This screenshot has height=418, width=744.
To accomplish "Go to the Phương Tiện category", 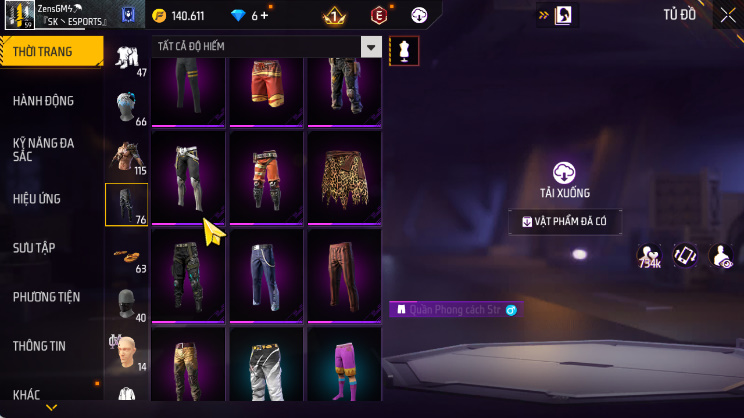I will pyautogui.click(x=46, y=297).
